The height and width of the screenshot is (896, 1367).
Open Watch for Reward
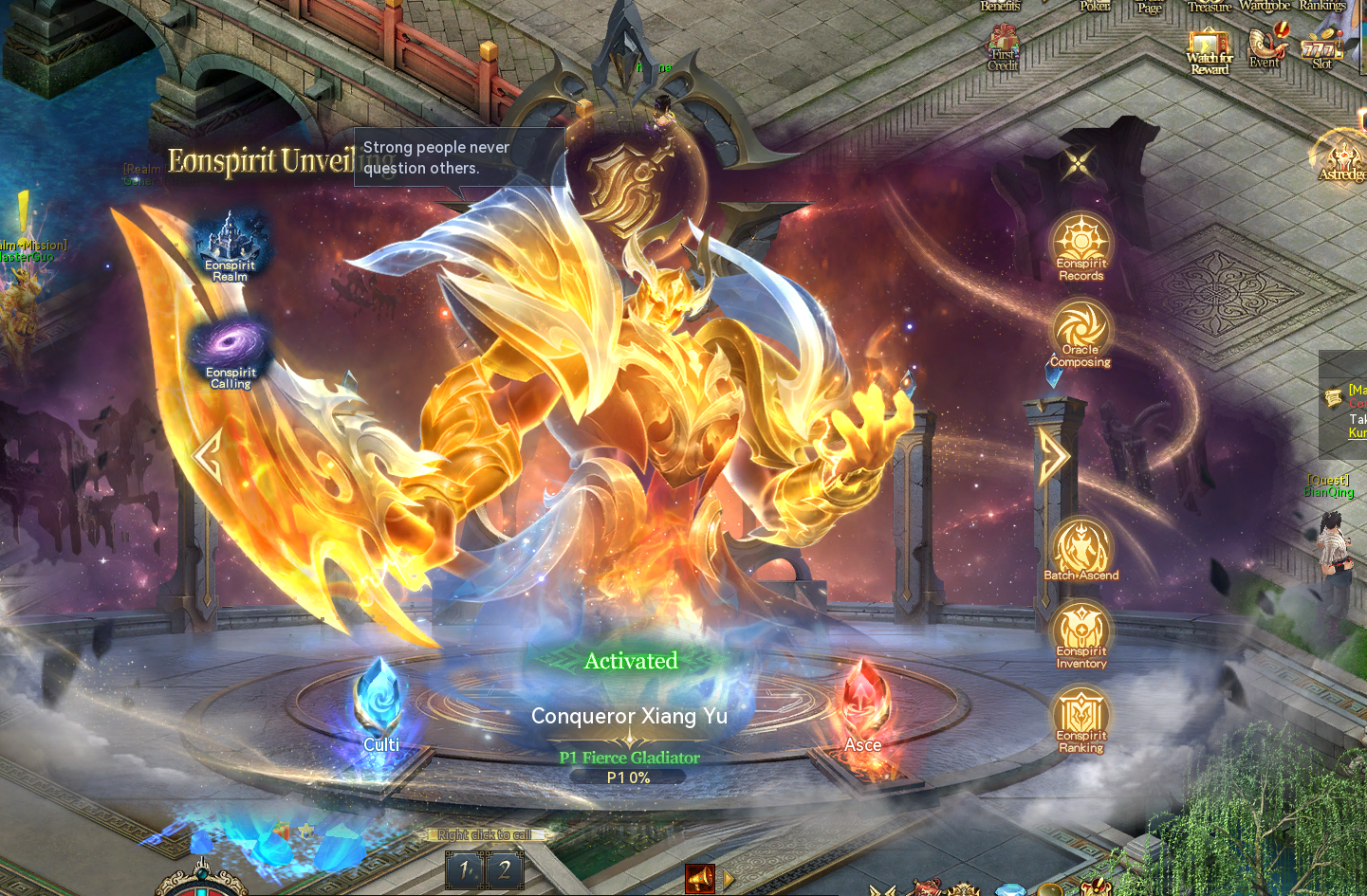[1210, 51]
